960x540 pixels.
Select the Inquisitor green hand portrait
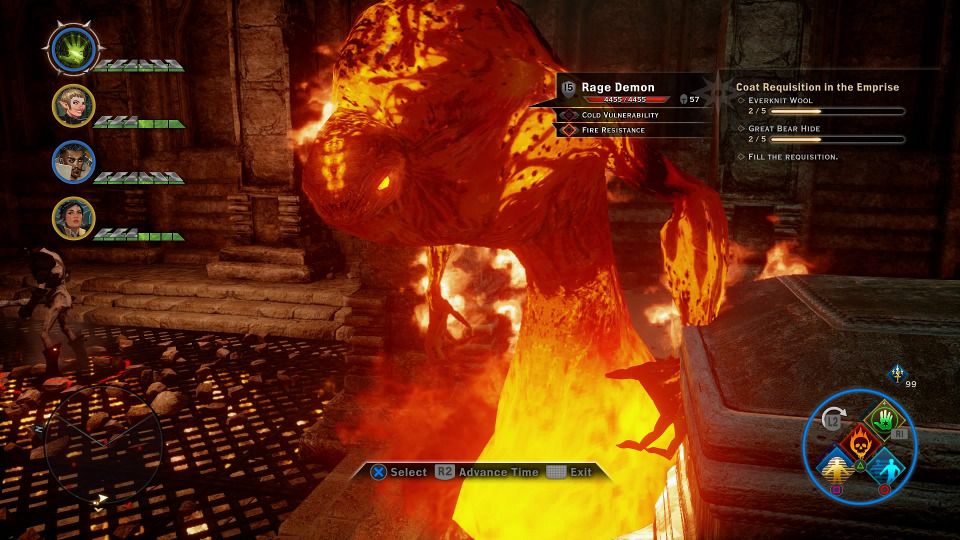pyautogui.click(x=73, y=47)
